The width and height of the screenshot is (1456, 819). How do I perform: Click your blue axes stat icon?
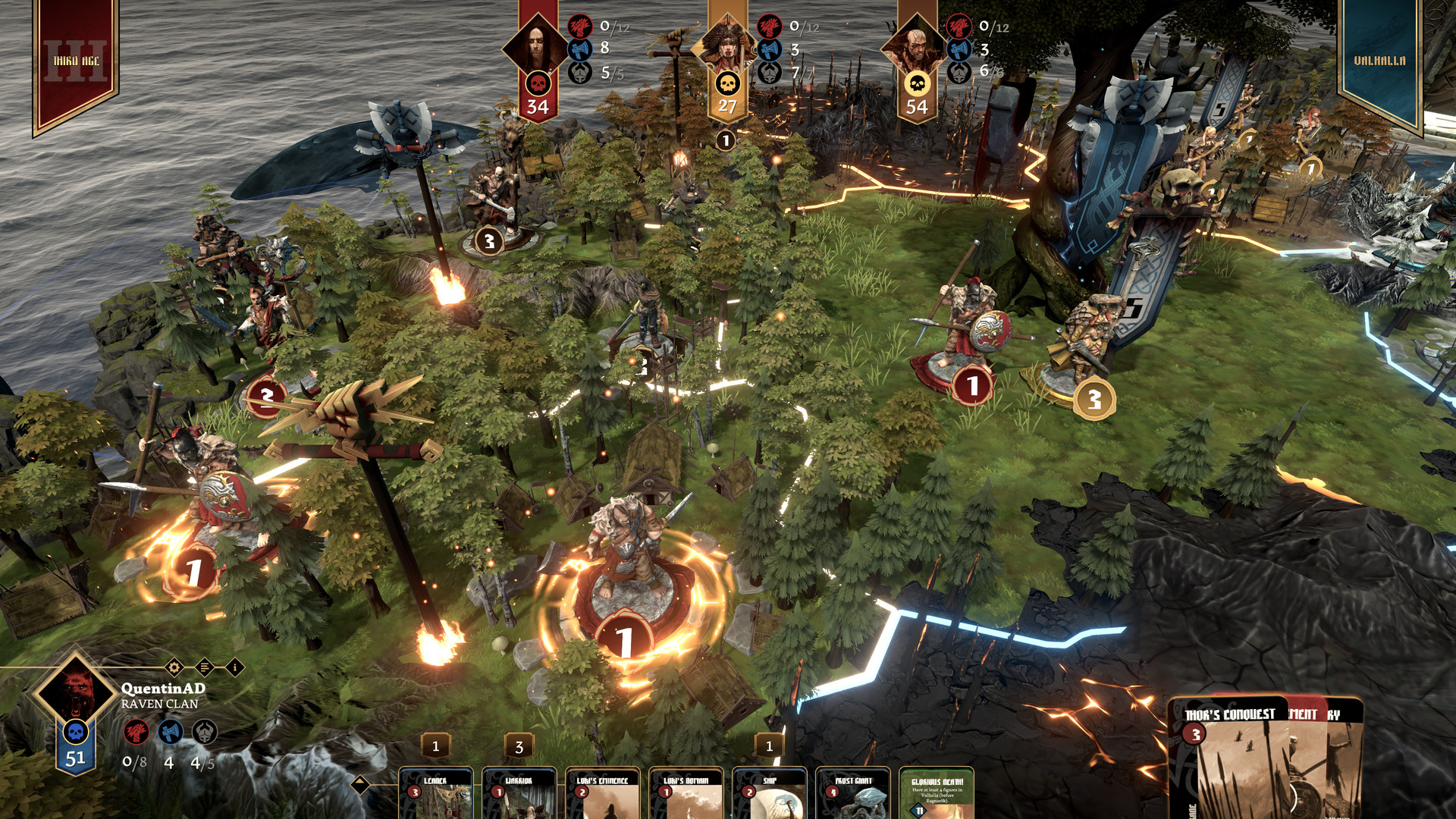click(171, 732)
